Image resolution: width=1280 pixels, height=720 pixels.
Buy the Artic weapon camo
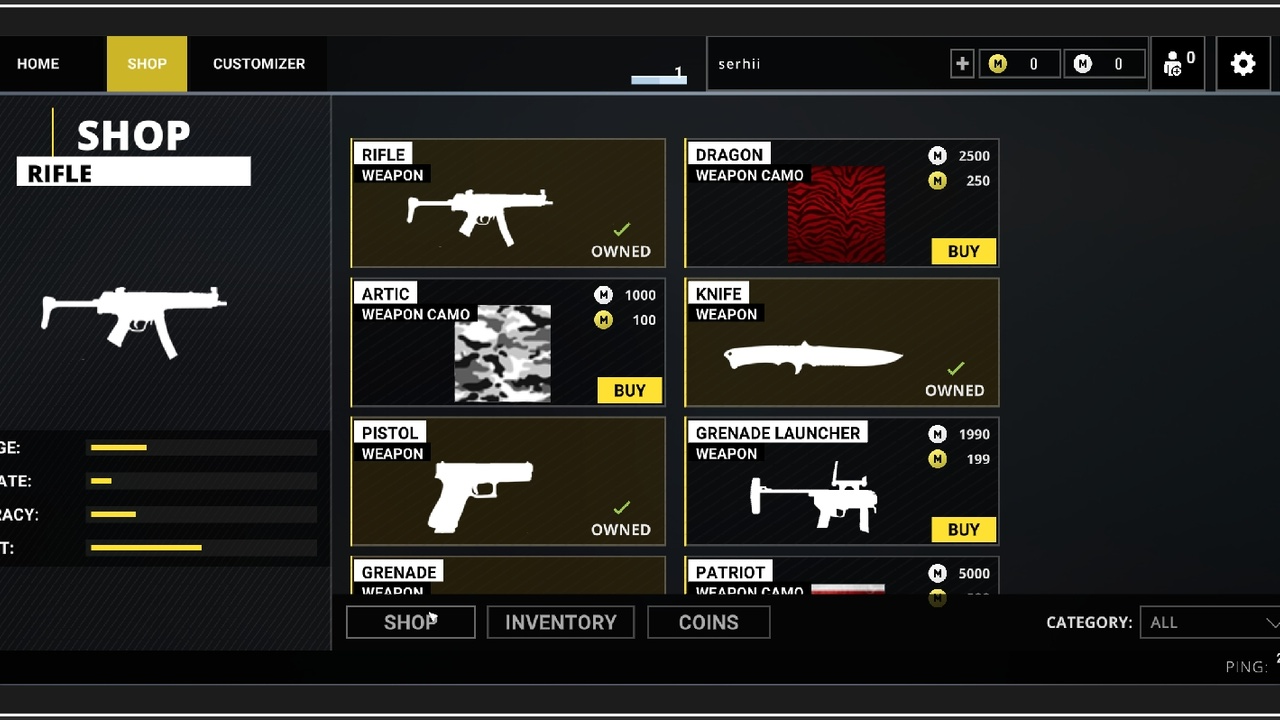(629, 390)
